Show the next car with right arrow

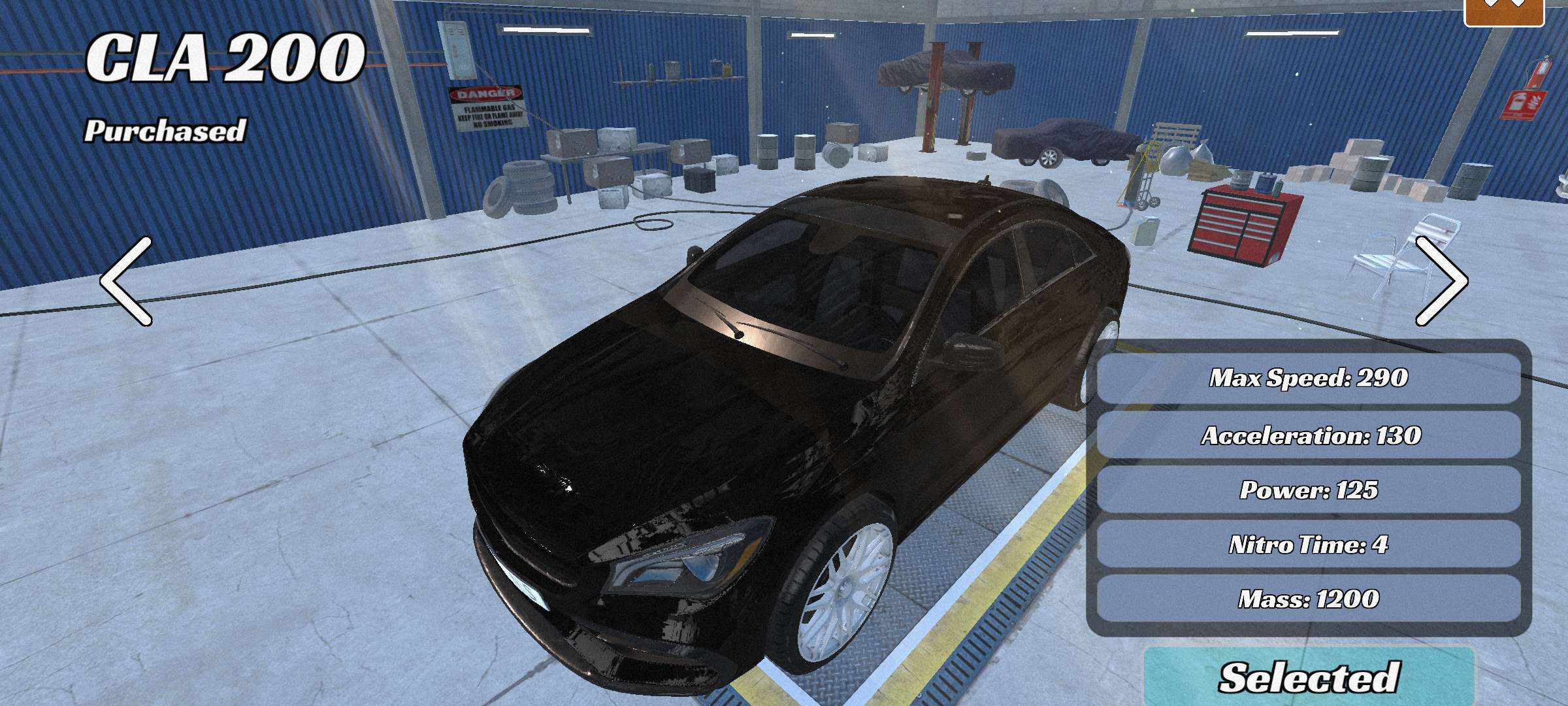1441,281
